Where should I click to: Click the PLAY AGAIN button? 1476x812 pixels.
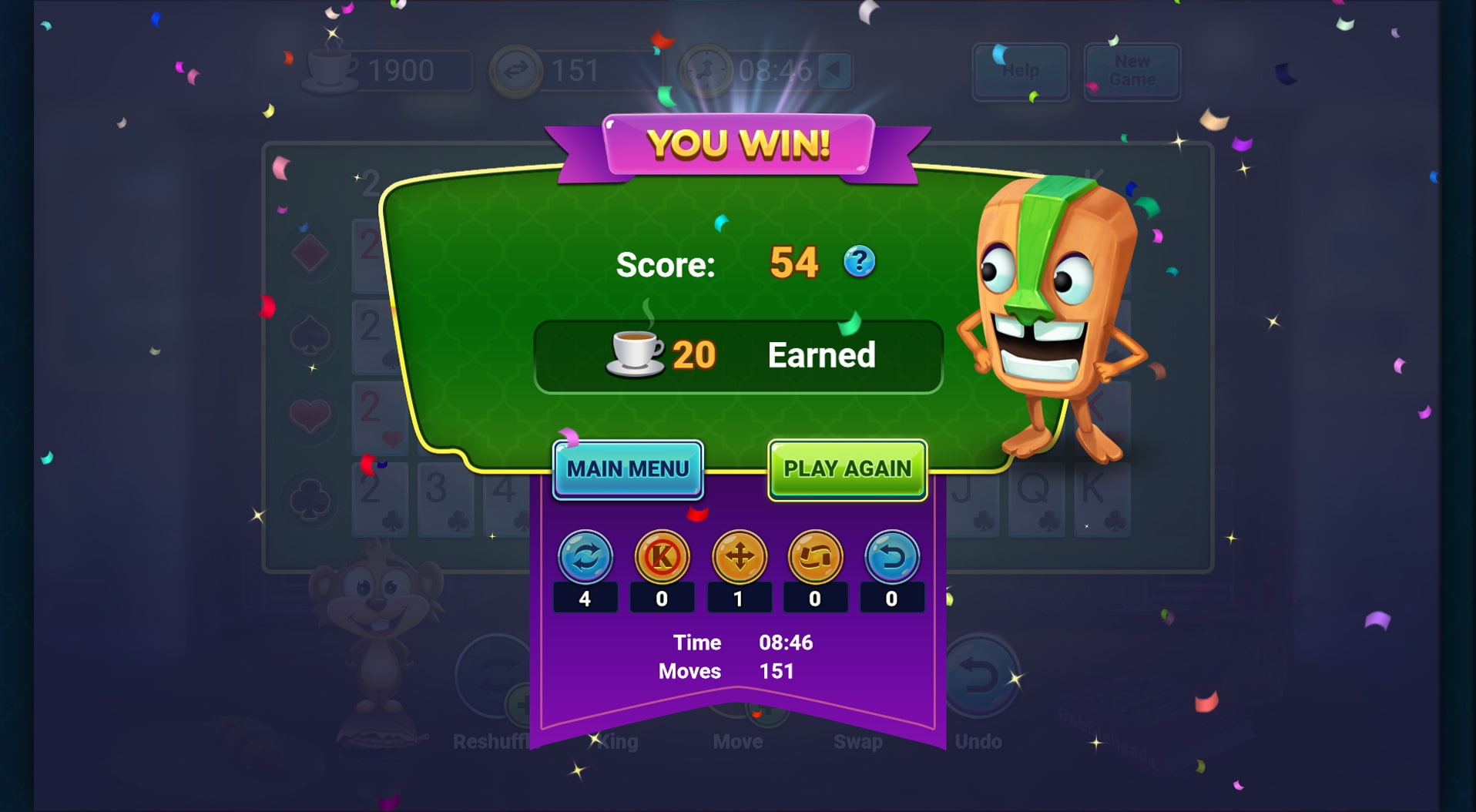tap(847, 468)
